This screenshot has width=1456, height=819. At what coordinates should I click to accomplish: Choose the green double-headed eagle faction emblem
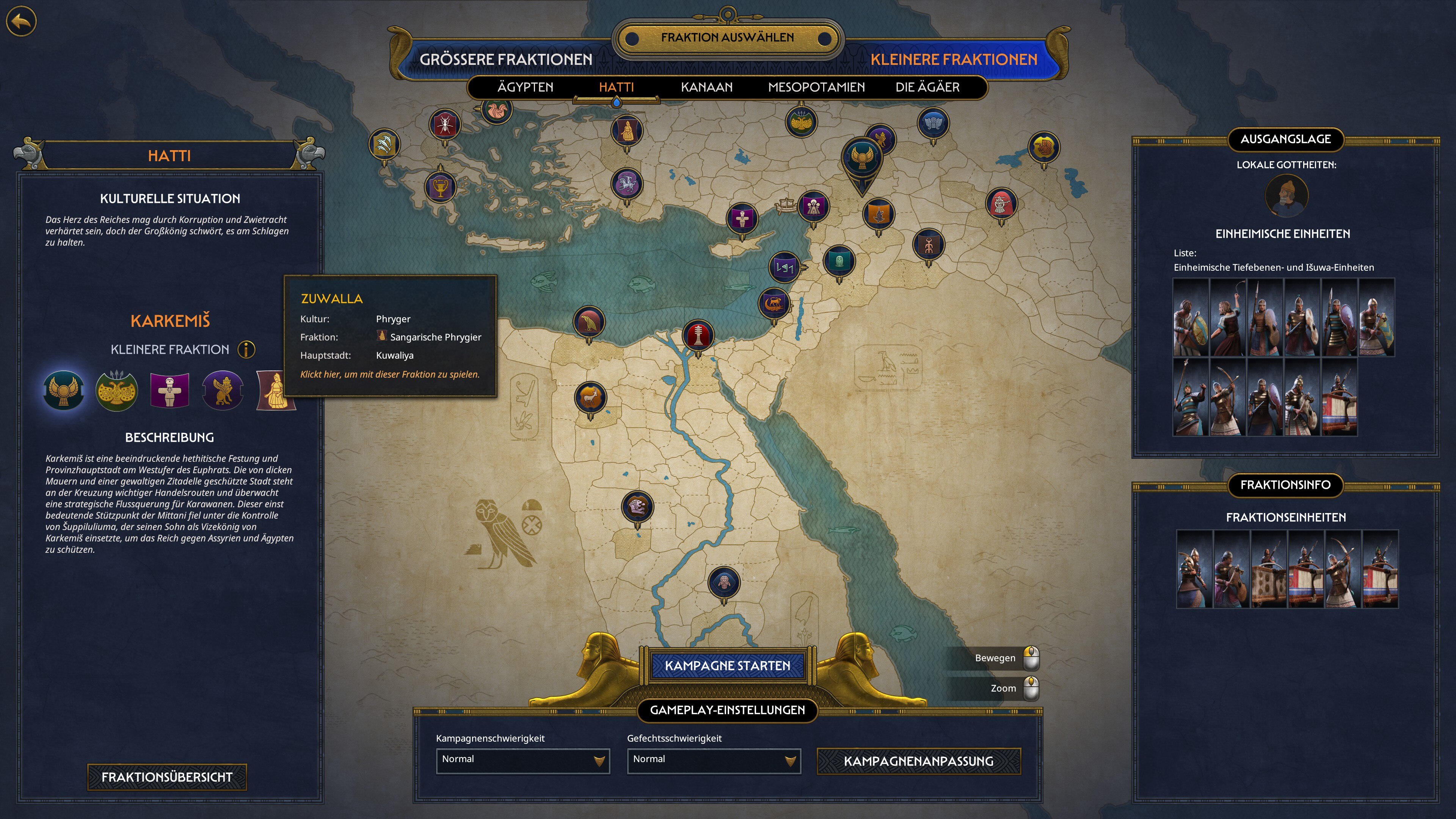116,390
